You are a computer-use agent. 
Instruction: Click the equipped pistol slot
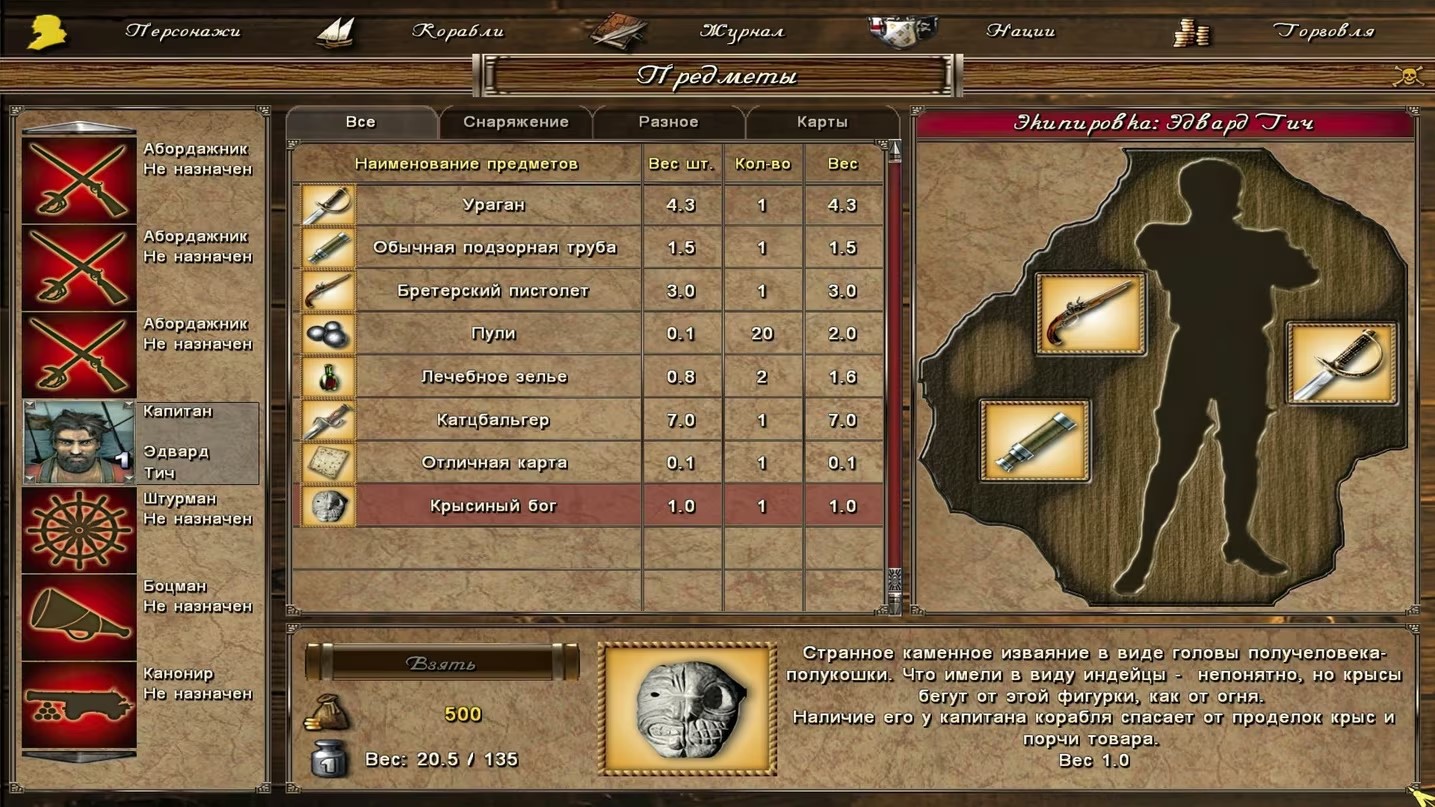click(1090, 314)
